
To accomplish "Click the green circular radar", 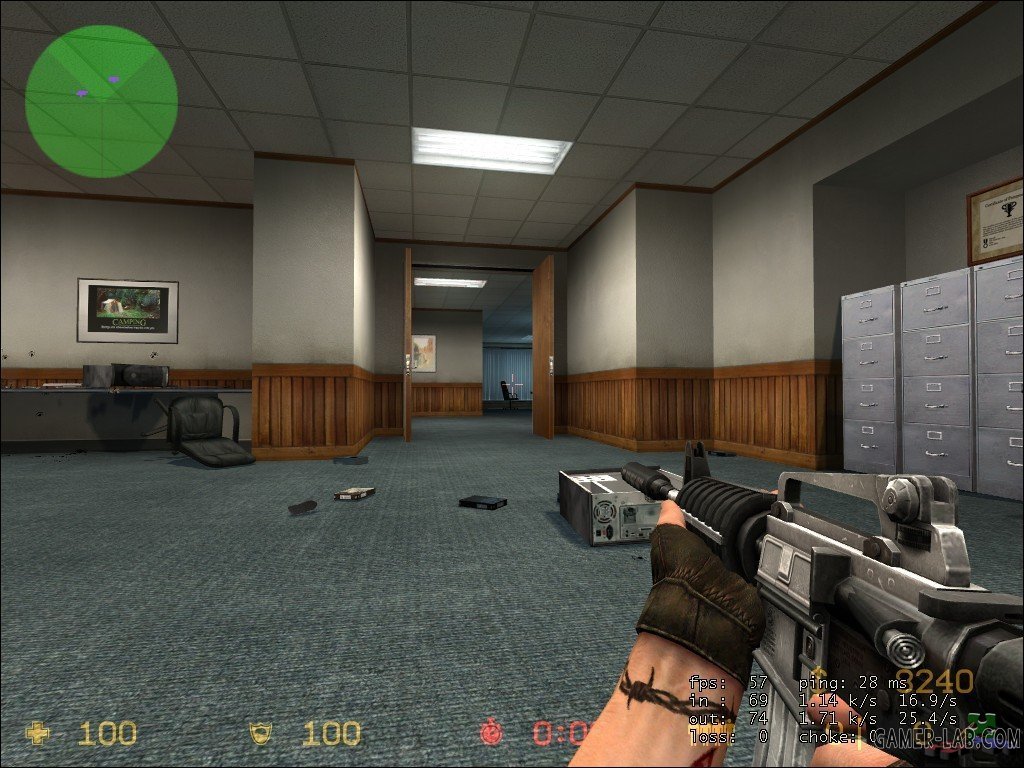I will click(x=101, y=99).
